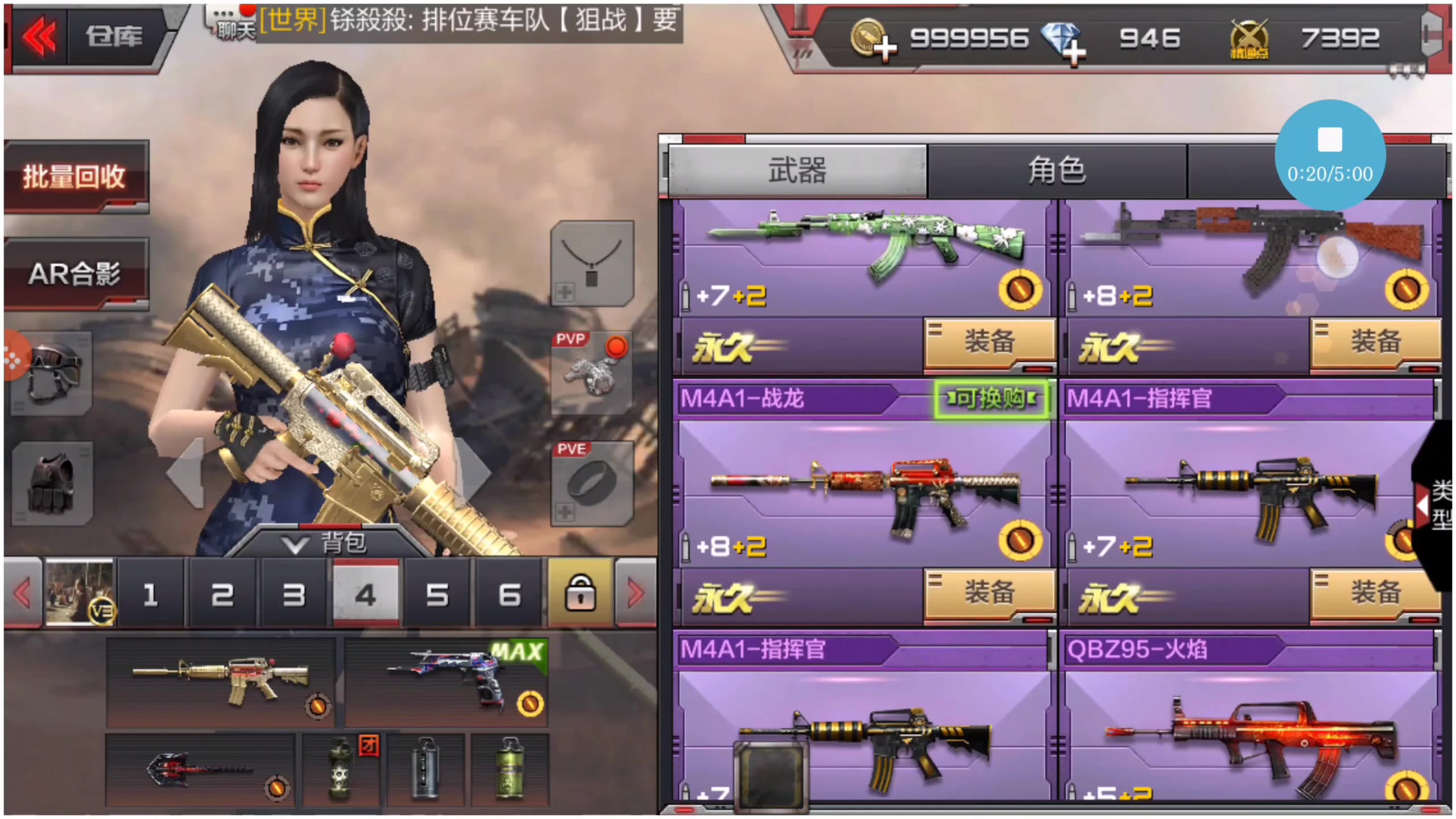Click the diamond recharge plus icon

coord(1074,51)
